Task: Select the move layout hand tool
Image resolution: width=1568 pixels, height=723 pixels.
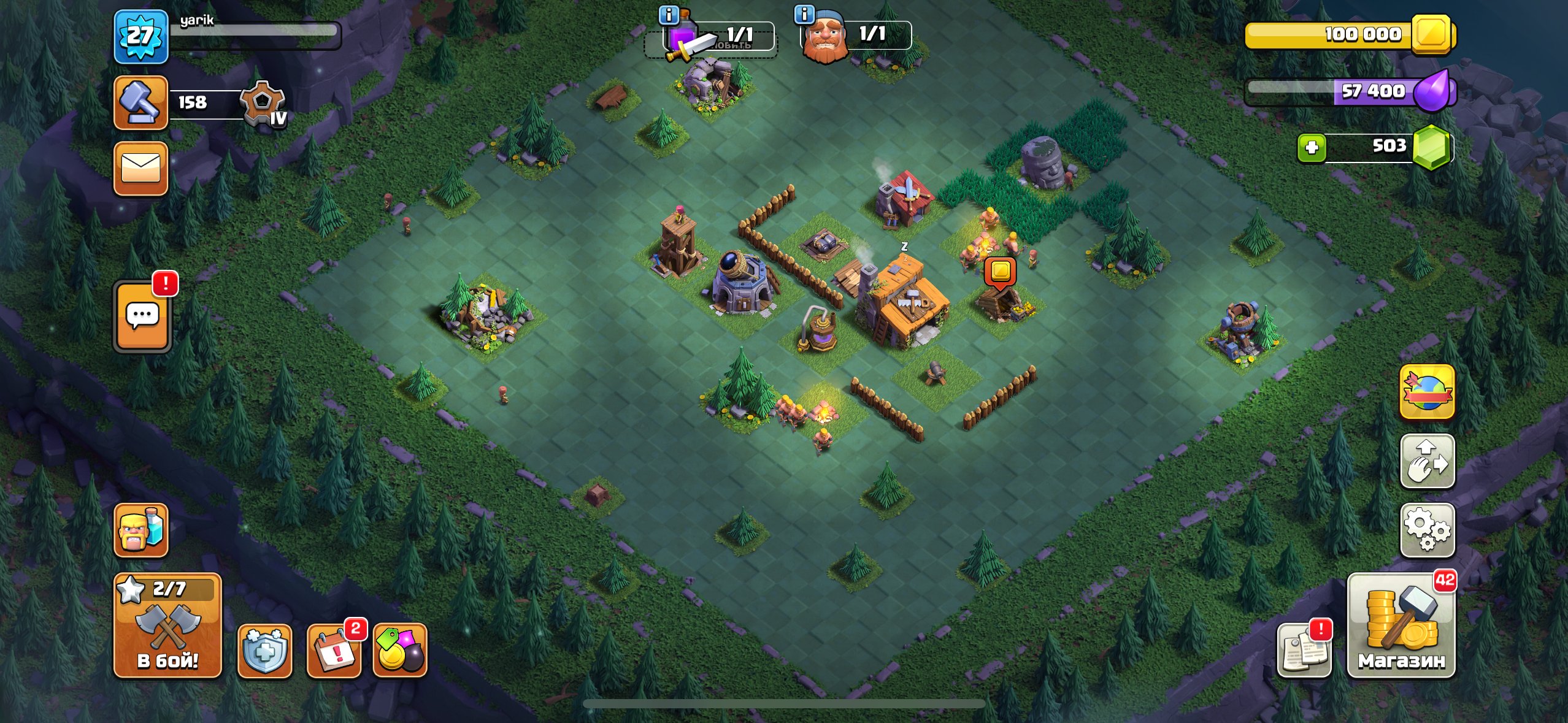Action: pyautogui.click(x=1428, y=462)
